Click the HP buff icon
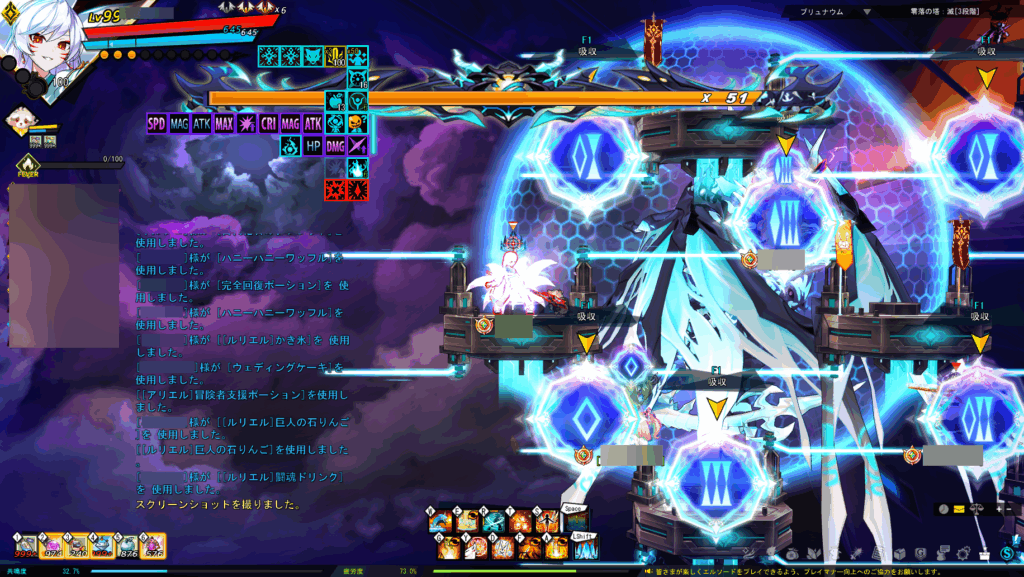Screen dimensions: 1024x577 tap(312, 146)
